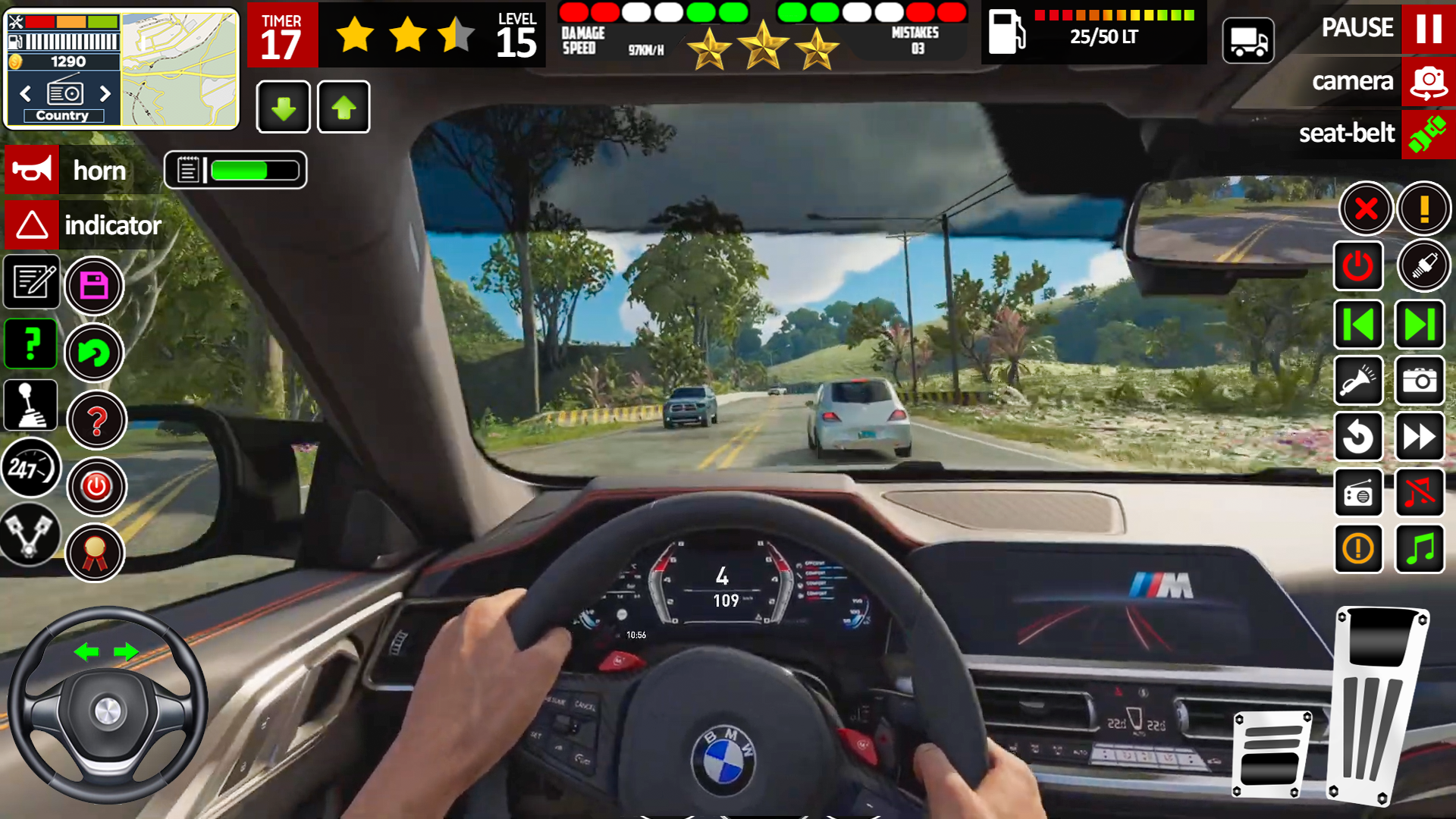Screen dimensions: 1456x819
Task: Select next radio station arrow
Action: coord(105,93)
